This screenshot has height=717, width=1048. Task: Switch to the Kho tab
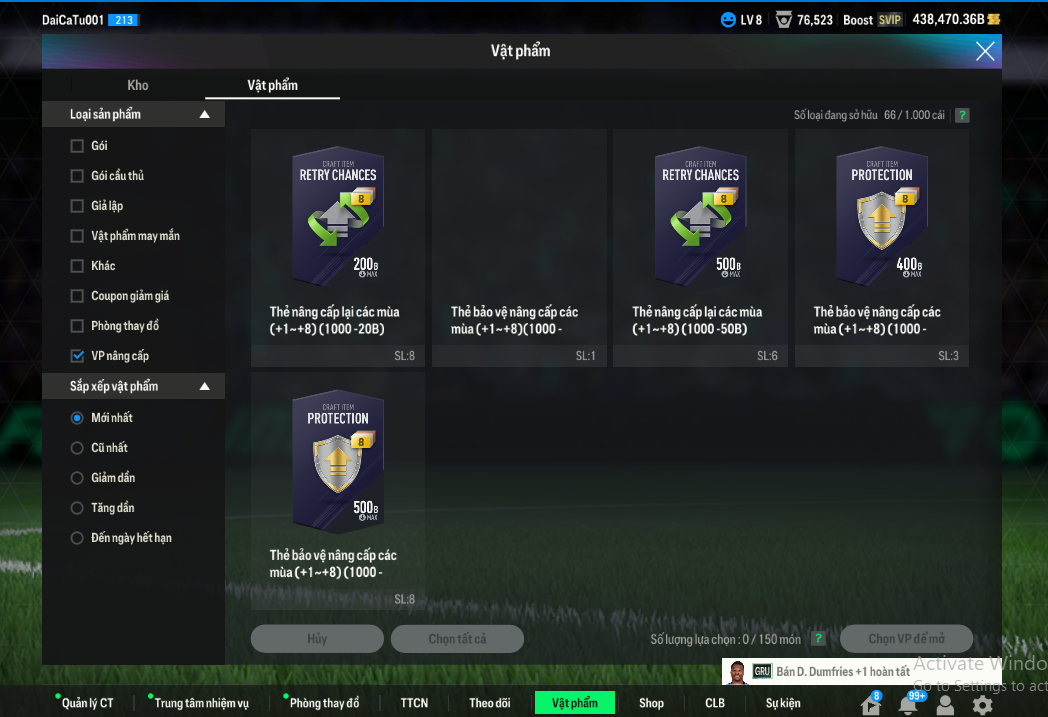click(x=138, y=85)
